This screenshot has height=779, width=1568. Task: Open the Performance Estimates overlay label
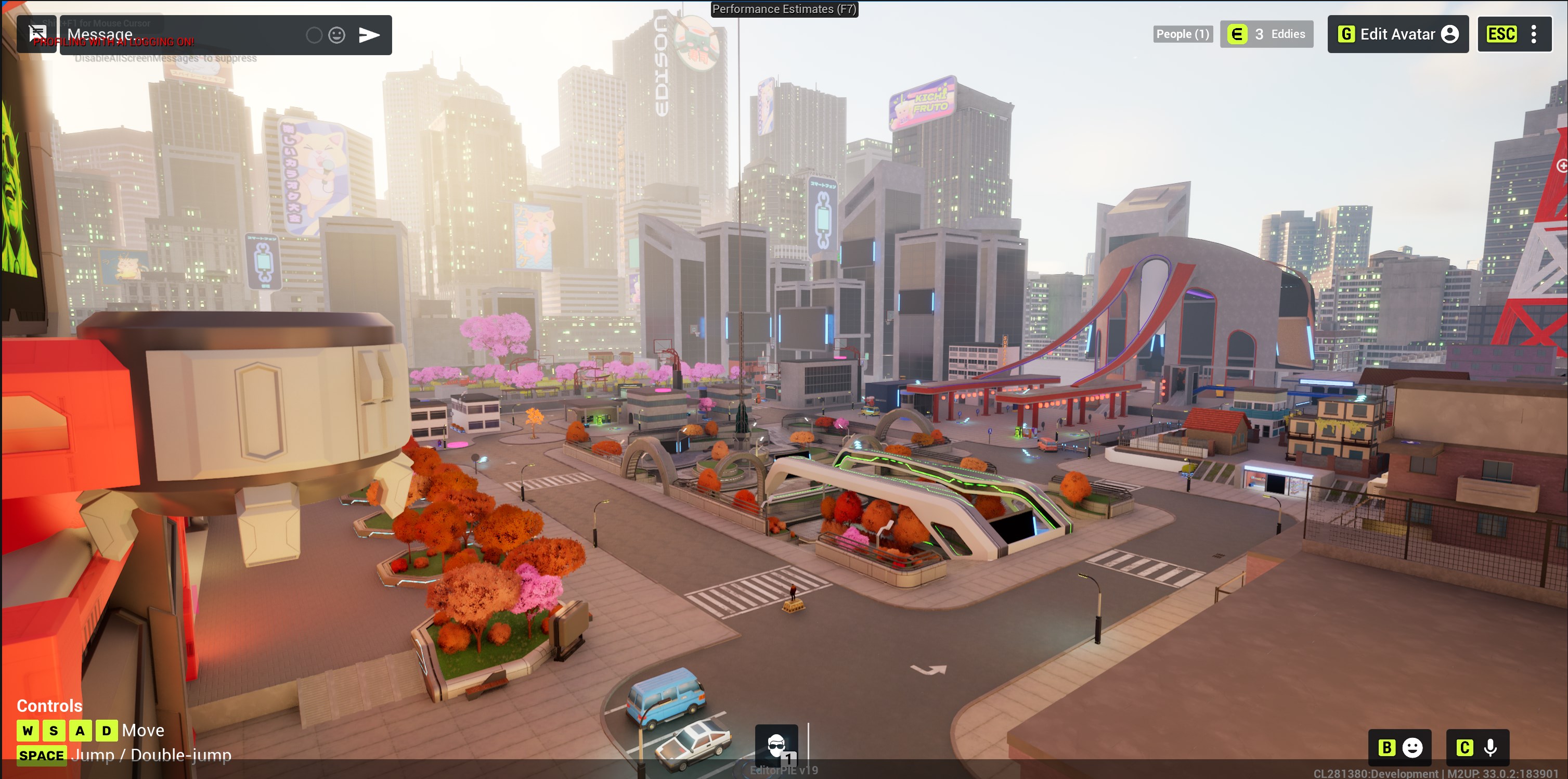click(784, 9)
